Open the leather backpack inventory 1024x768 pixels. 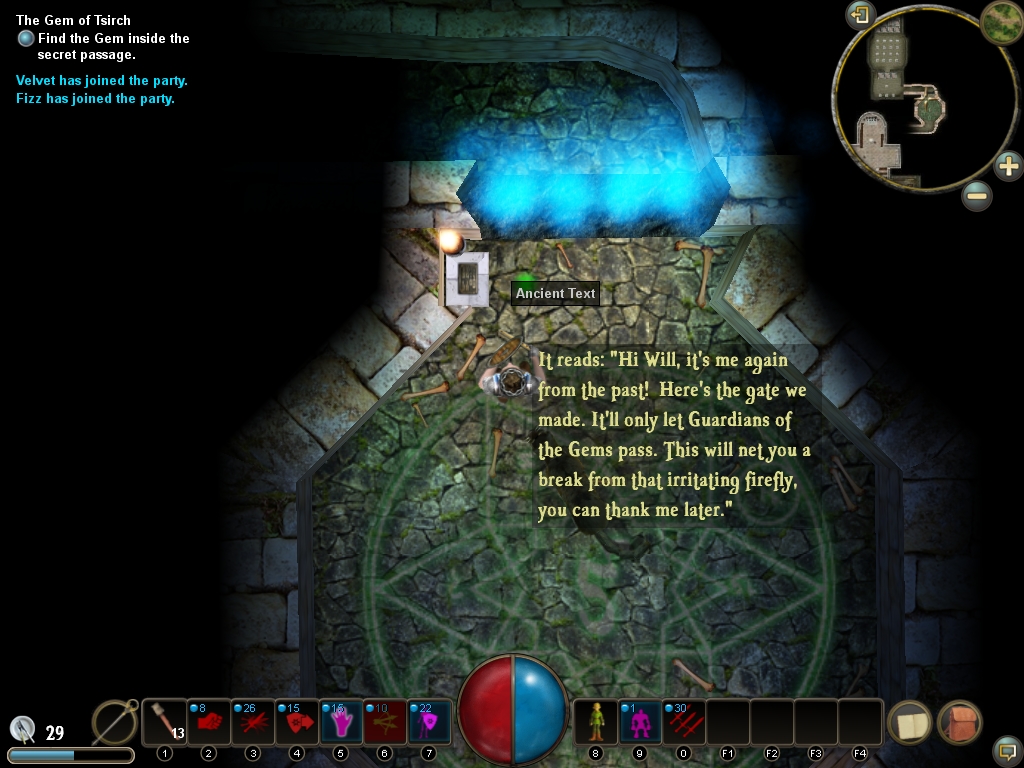(x=959, y=722)
